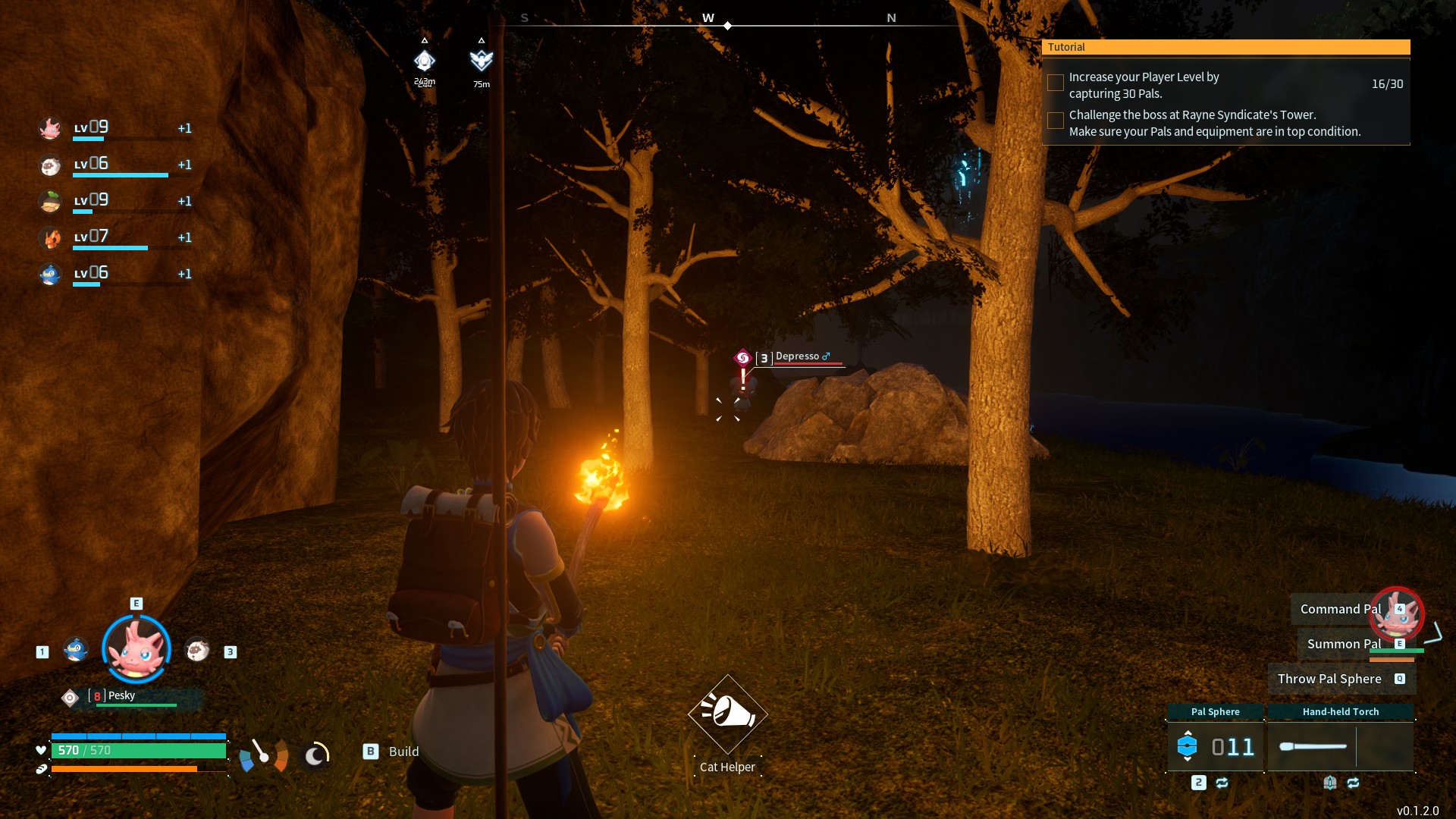Select the green-capped level 9 party member

(51, 202)
